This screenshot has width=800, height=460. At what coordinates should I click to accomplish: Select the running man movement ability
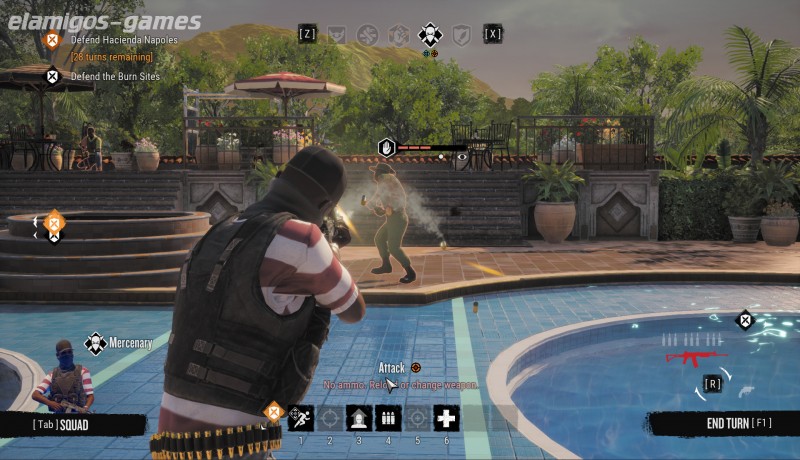[301, 418]
